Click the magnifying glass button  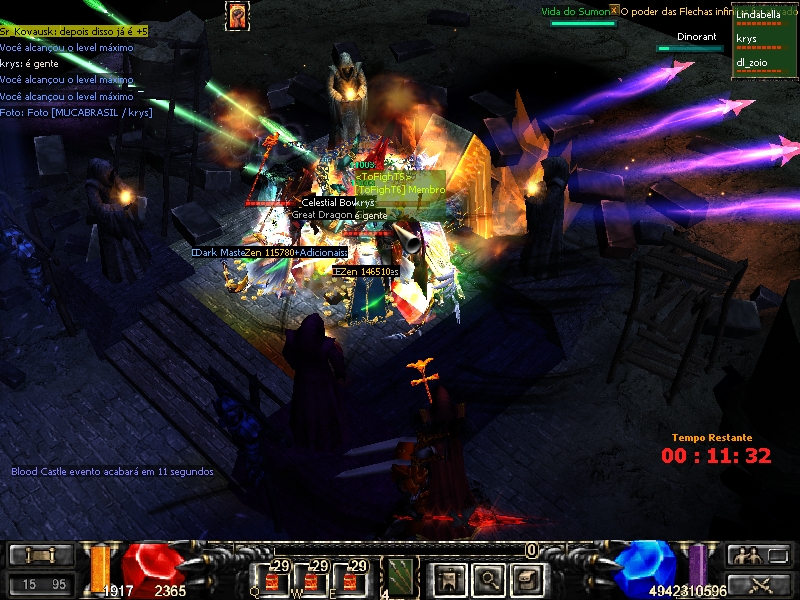tap(487, 578)
